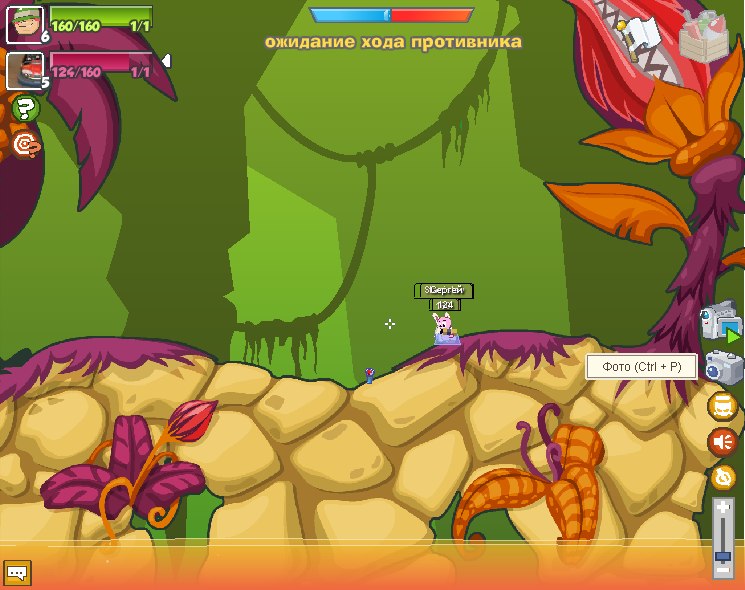Click the orange crossed-circle button
The height and width of the screenshot is (590, 745).
722,477
